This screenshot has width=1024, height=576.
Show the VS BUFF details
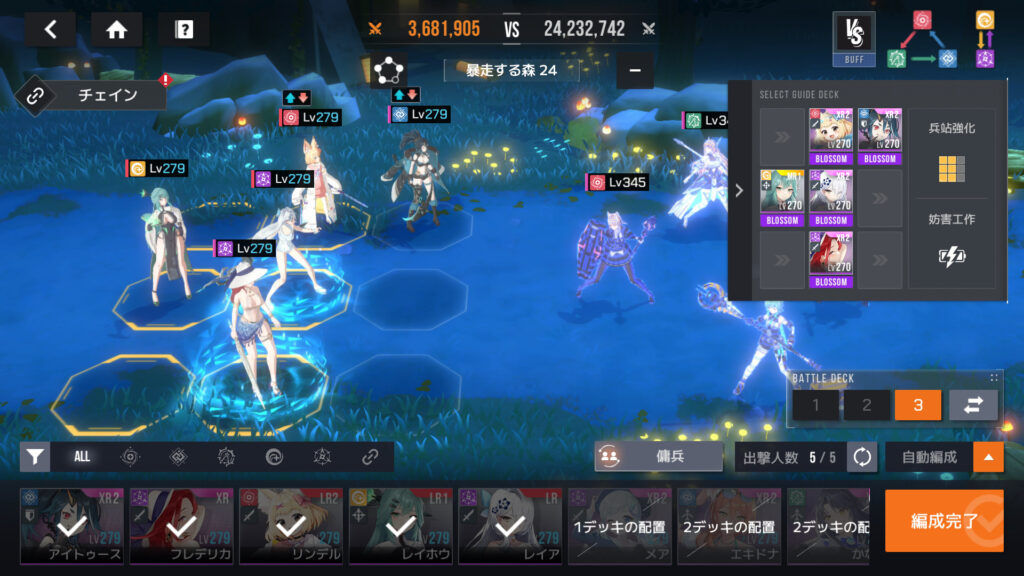[854, 38]
